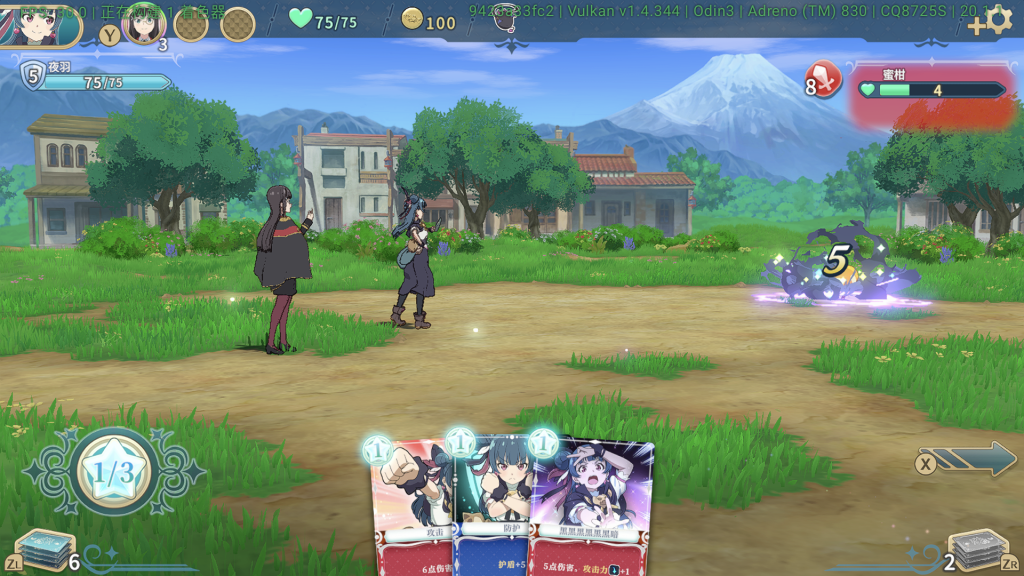
Task: Select the enemy 蜜柑 status panel
Action: [x=930, y=88]
